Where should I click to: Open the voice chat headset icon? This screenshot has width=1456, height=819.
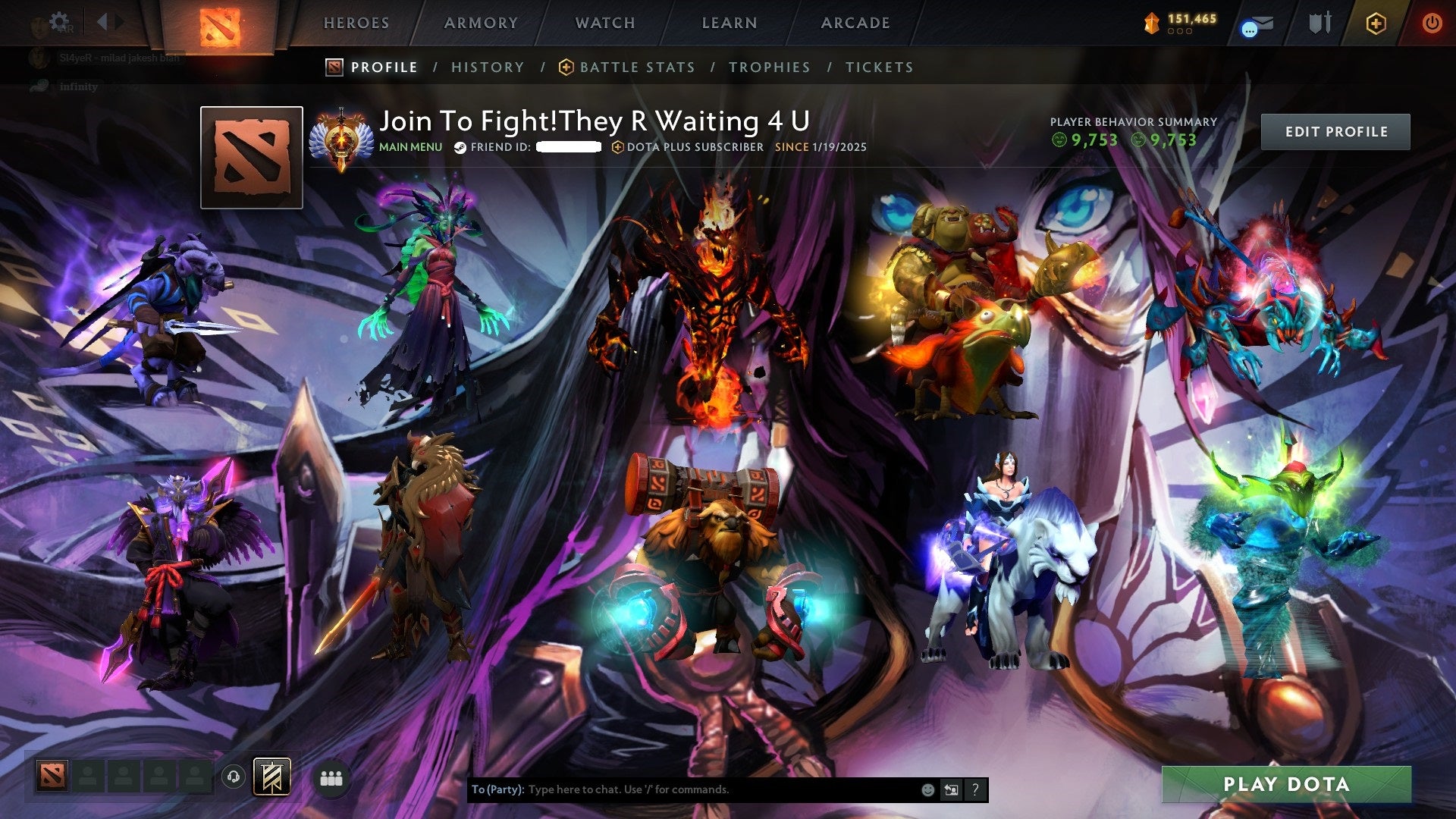233,777
